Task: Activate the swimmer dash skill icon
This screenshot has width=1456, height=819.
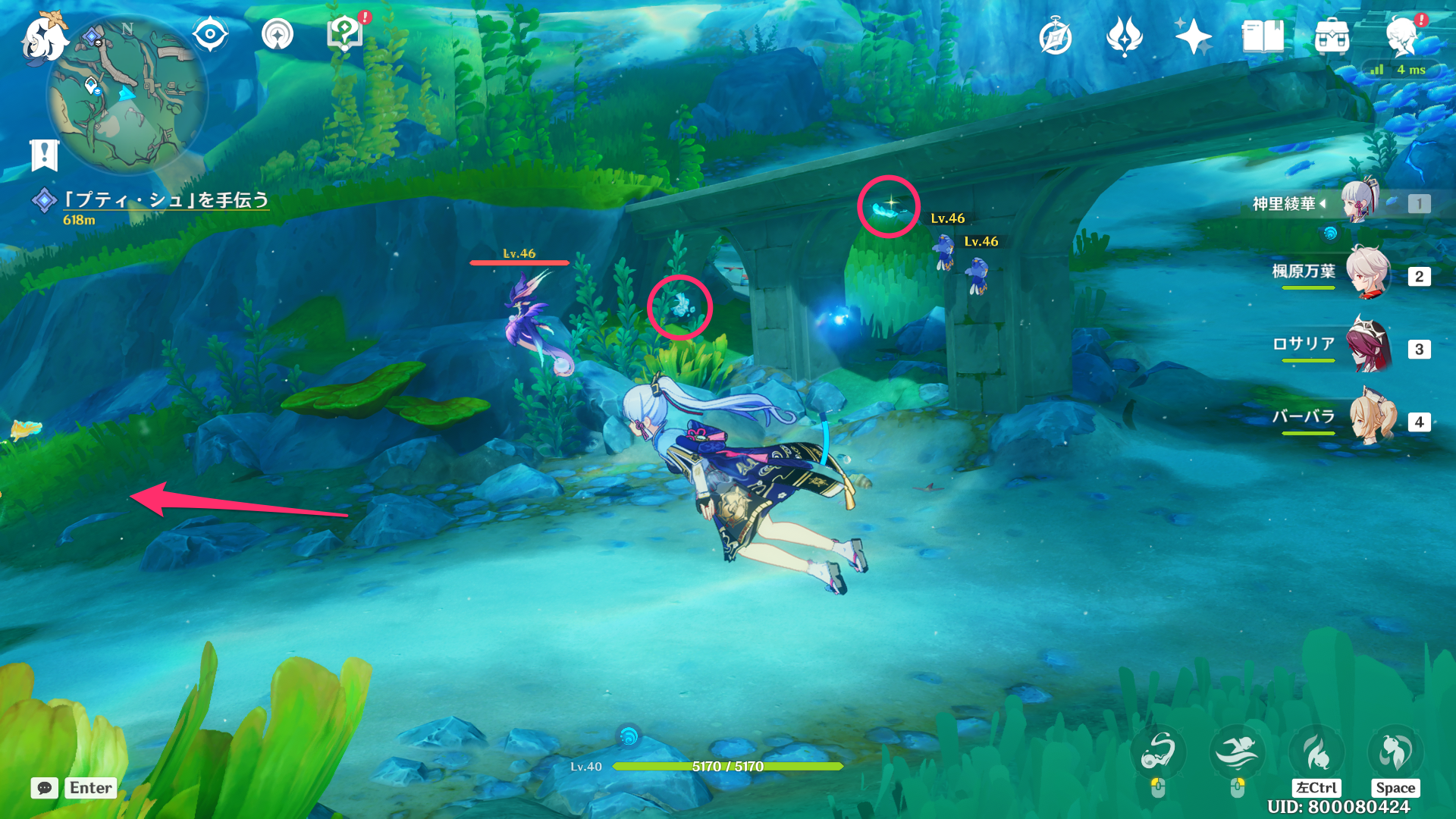Action: (1237, 752)
